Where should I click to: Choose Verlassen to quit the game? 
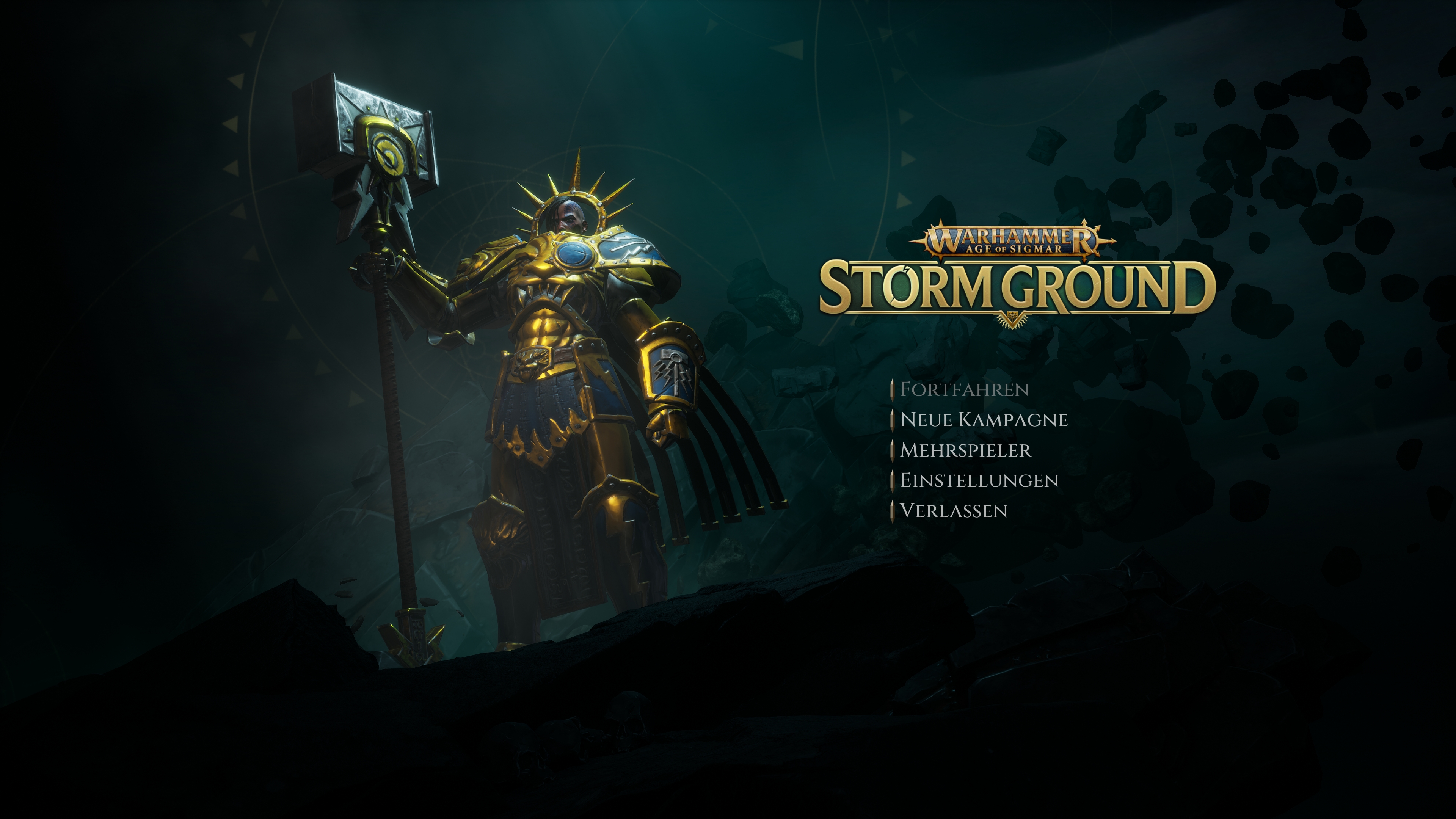(x=954, y=511)
